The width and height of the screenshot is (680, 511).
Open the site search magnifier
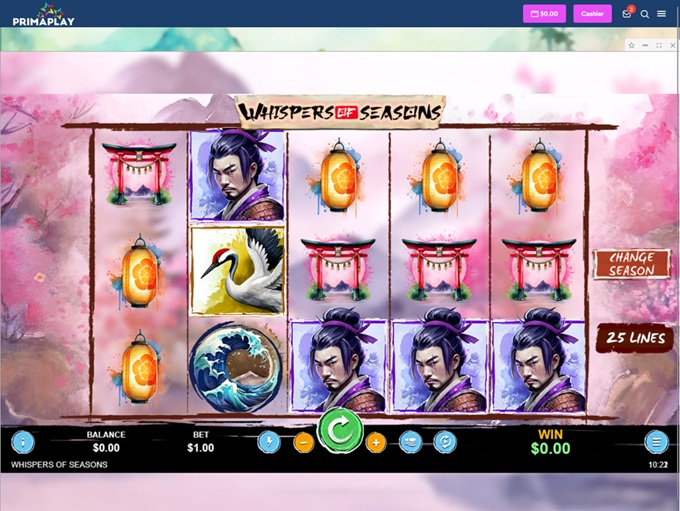pyautogui.click(x=645, y=14)
